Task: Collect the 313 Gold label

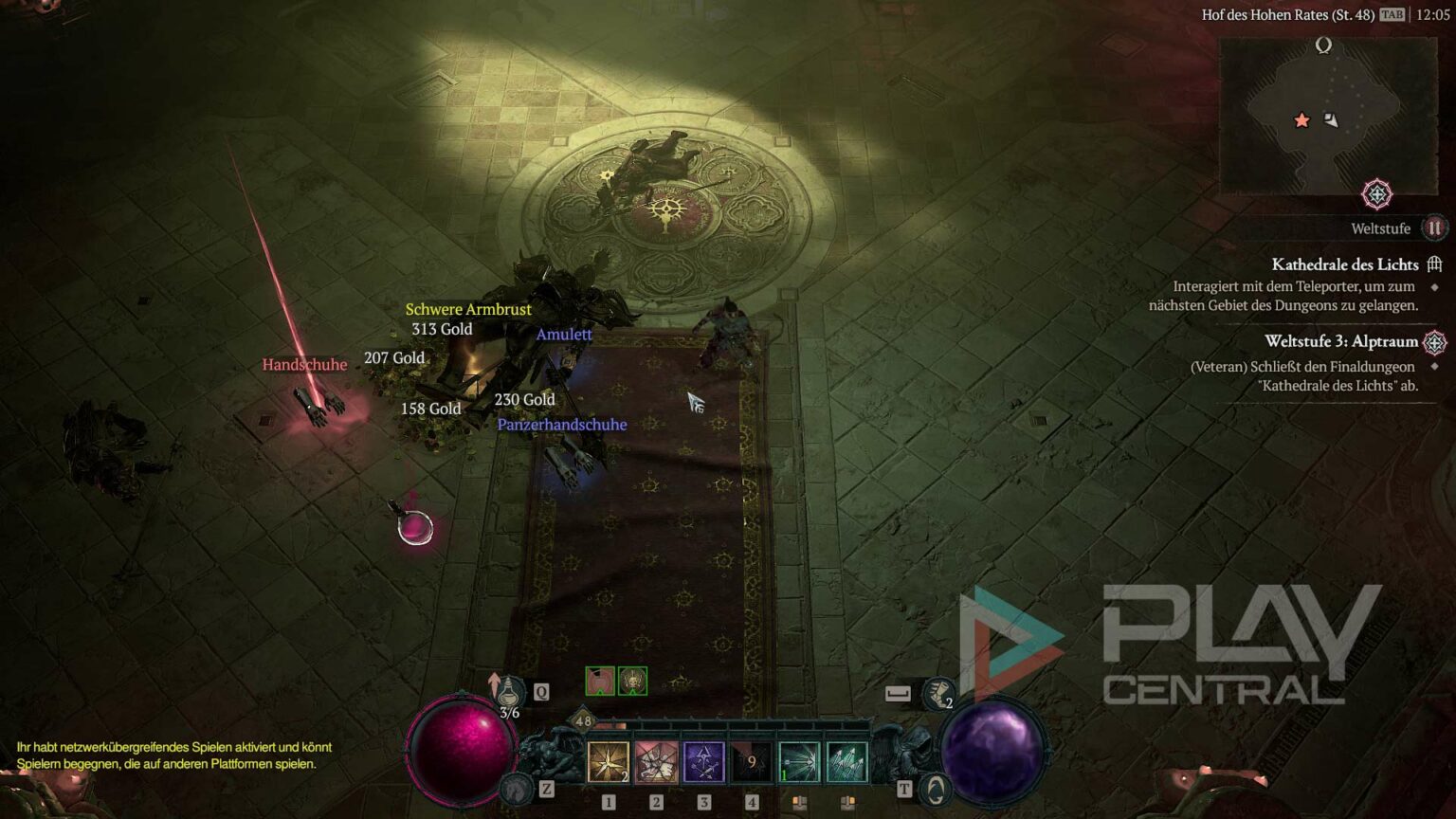Action: click(442, 329)
